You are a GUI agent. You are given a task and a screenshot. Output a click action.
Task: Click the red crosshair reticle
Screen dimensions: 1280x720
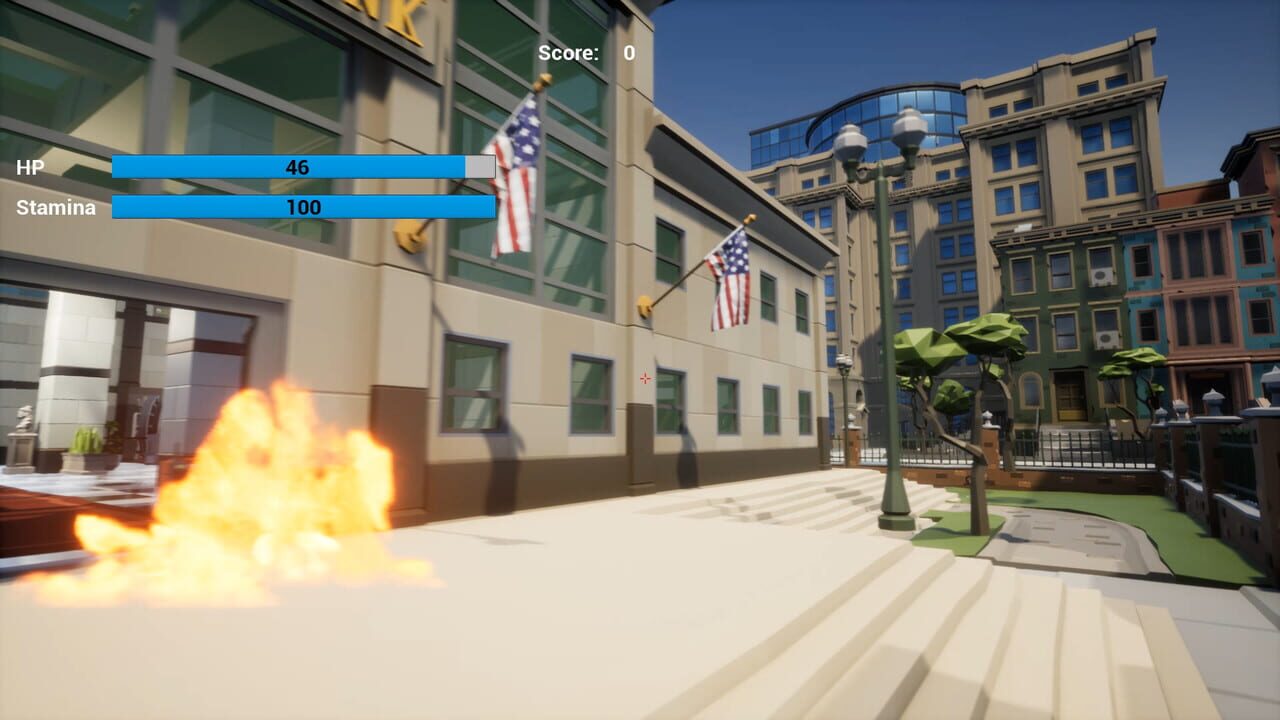(x=644, y=378)
